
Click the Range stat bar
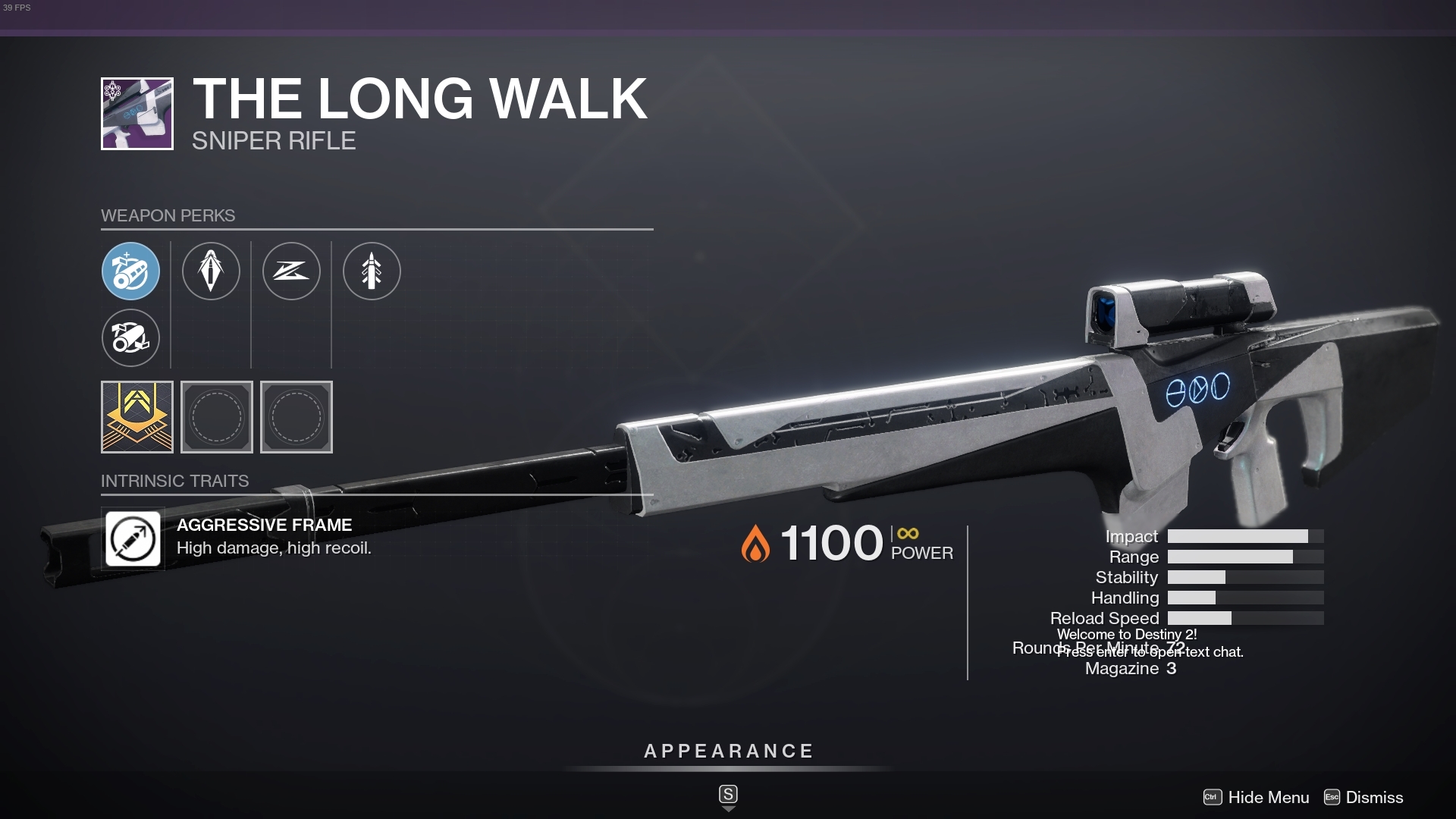tap(1247, 557)
